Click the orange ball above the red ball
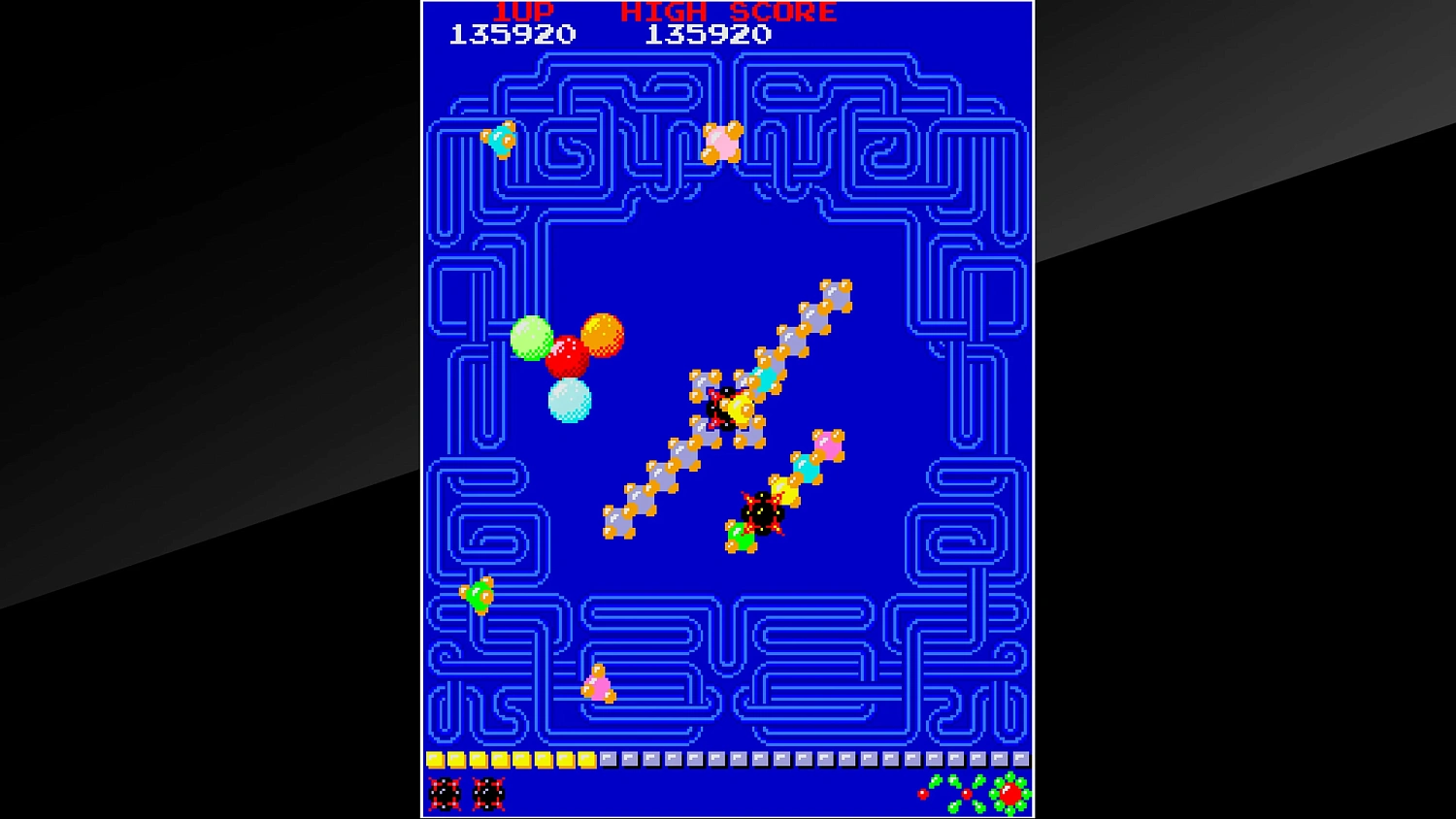1456x819 pixels. point(602,333)
